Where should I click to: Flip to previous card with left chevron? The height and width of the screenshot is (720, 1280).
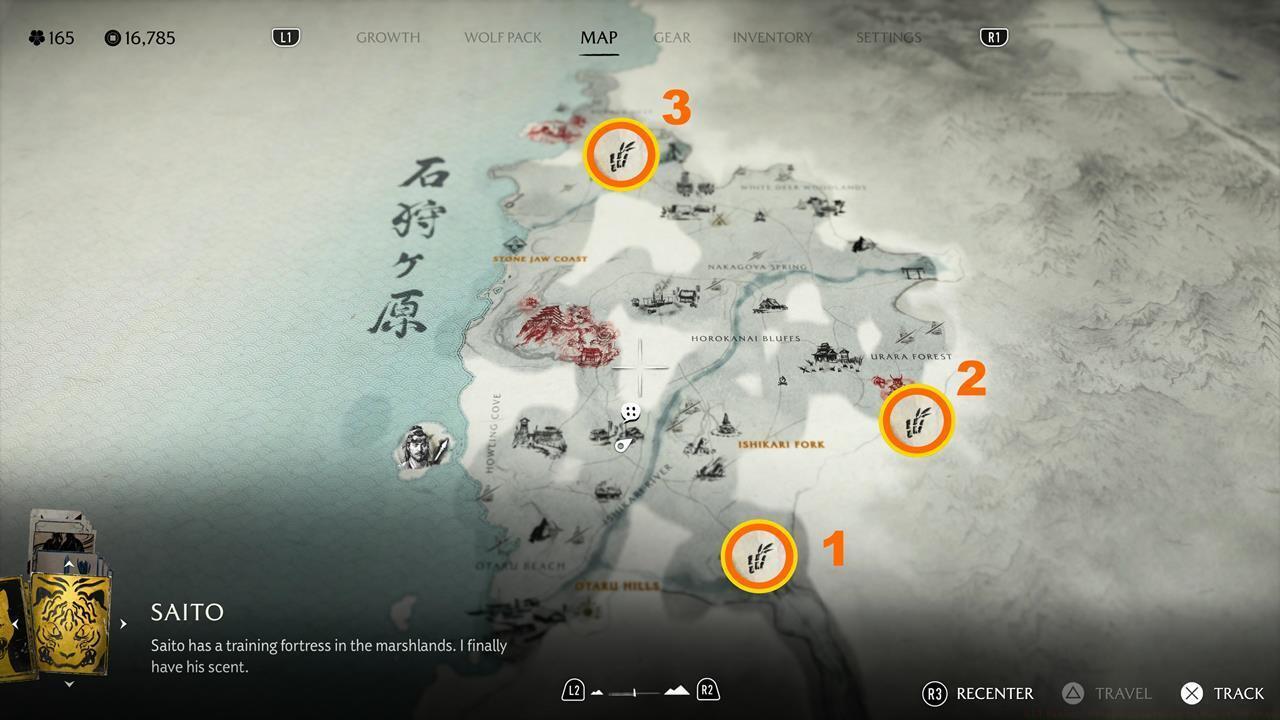click(14, 622)
